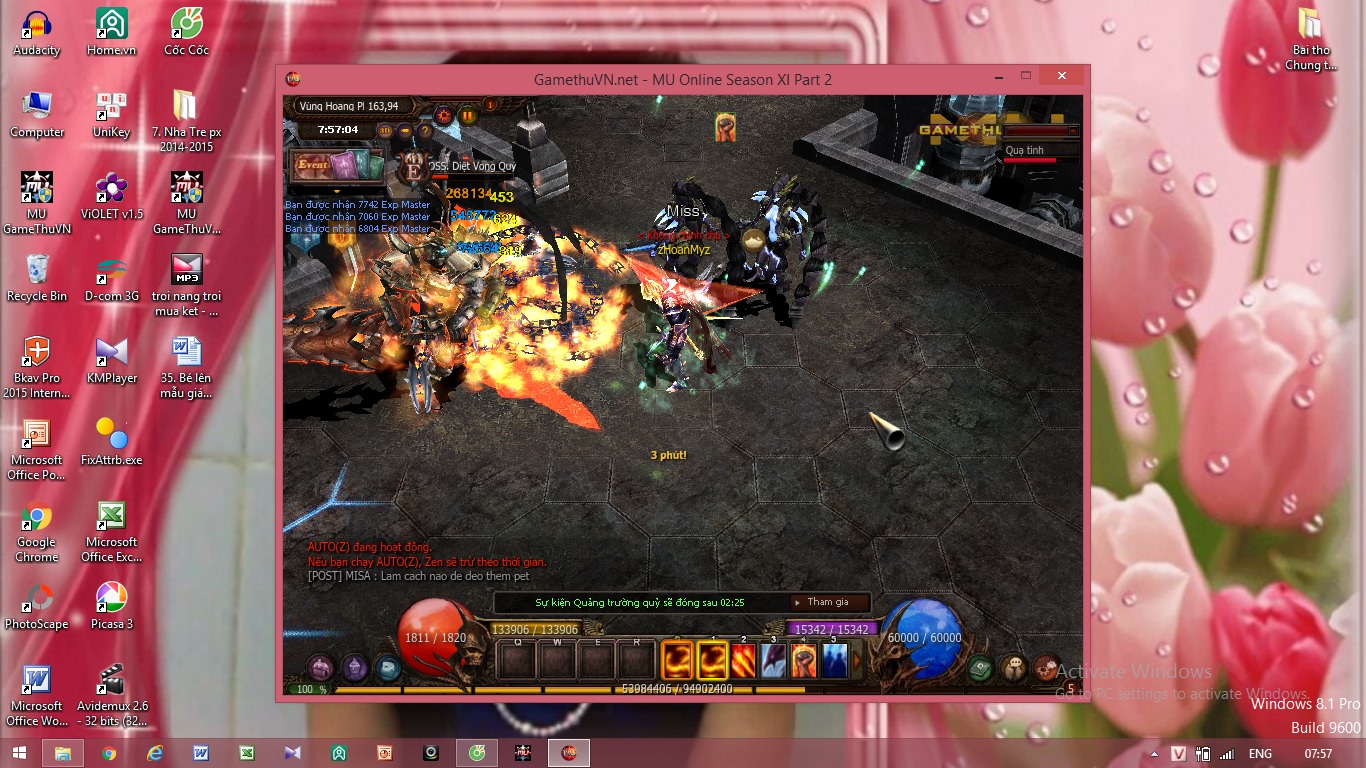
Task: Click the round arrow button beside 3D
Action: [x=405, y=130]
